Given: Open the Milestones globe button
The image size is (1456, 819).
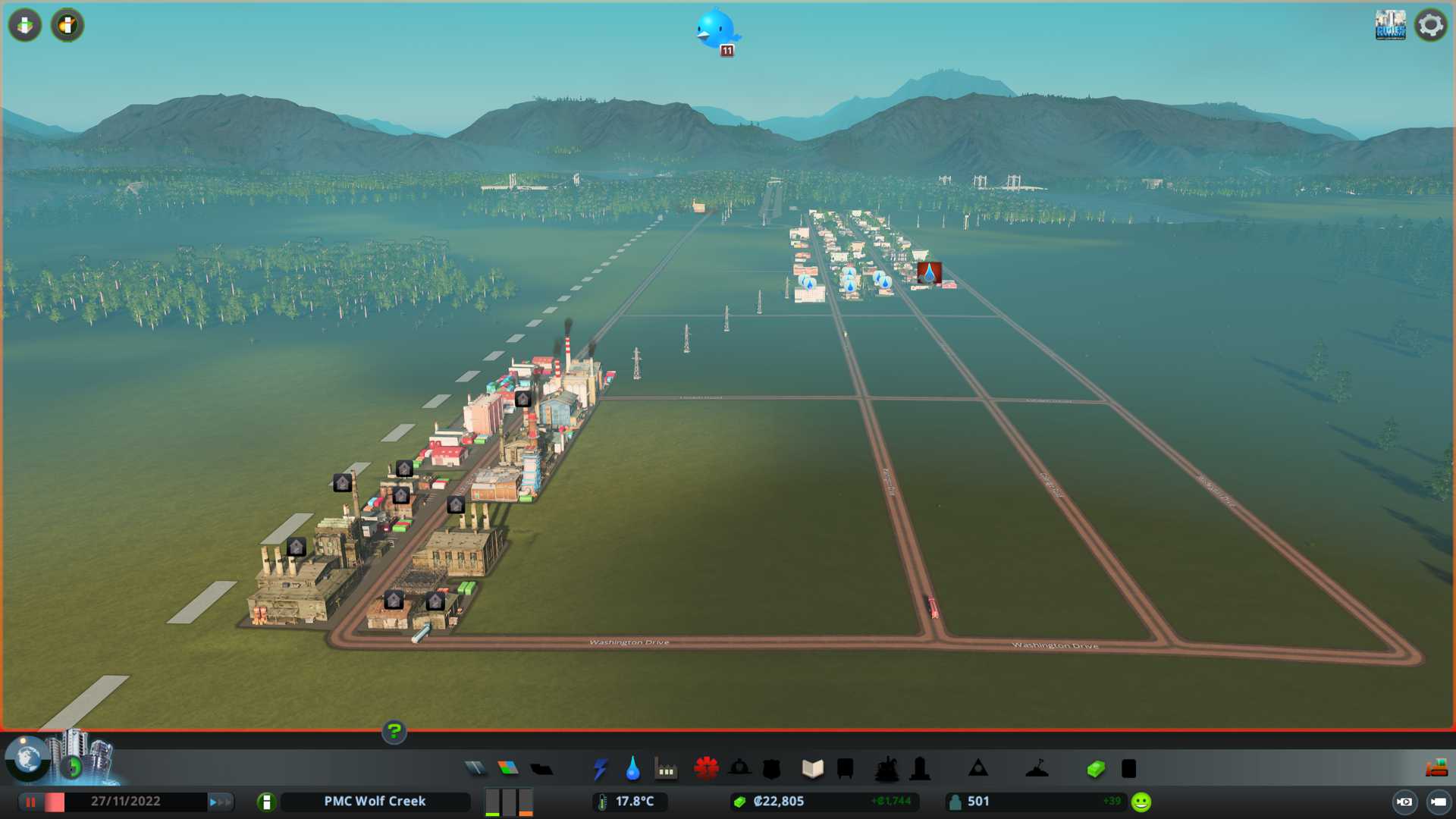Looking at the screenshot, I should tap(27, 758).
